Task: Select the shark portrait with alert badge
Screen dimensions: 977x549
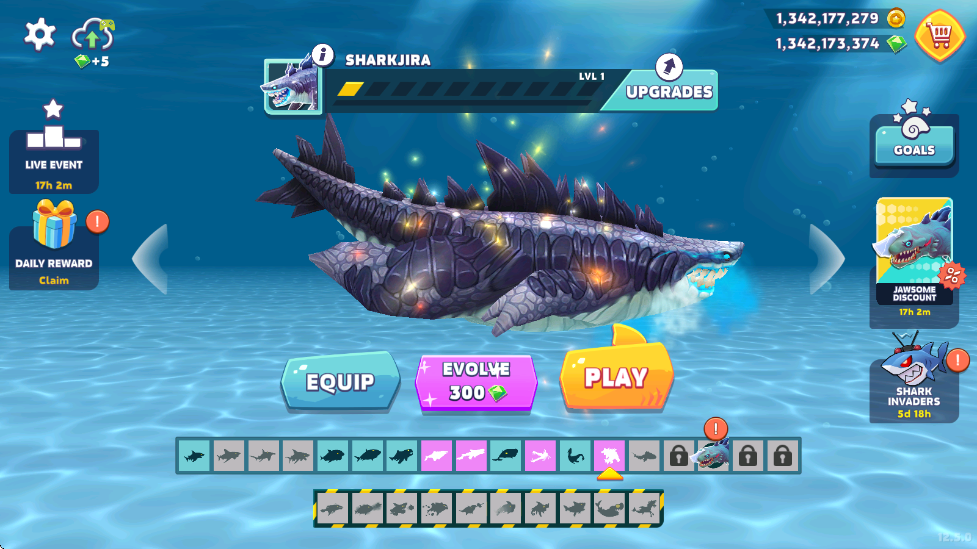Action: [712, 454]
